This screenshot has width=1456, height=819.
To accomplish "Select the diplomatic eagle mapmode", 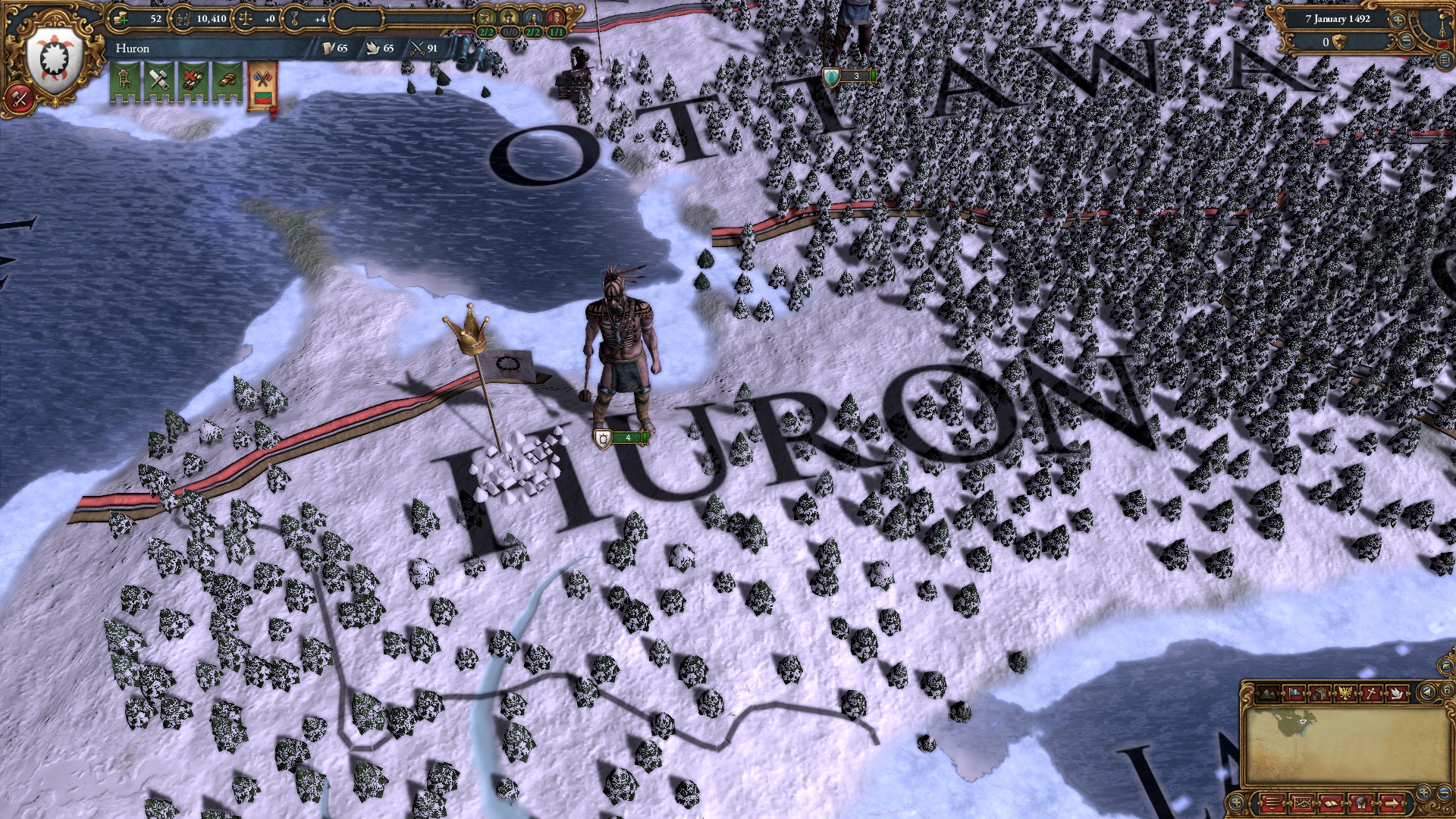I will pos(1345,693).
